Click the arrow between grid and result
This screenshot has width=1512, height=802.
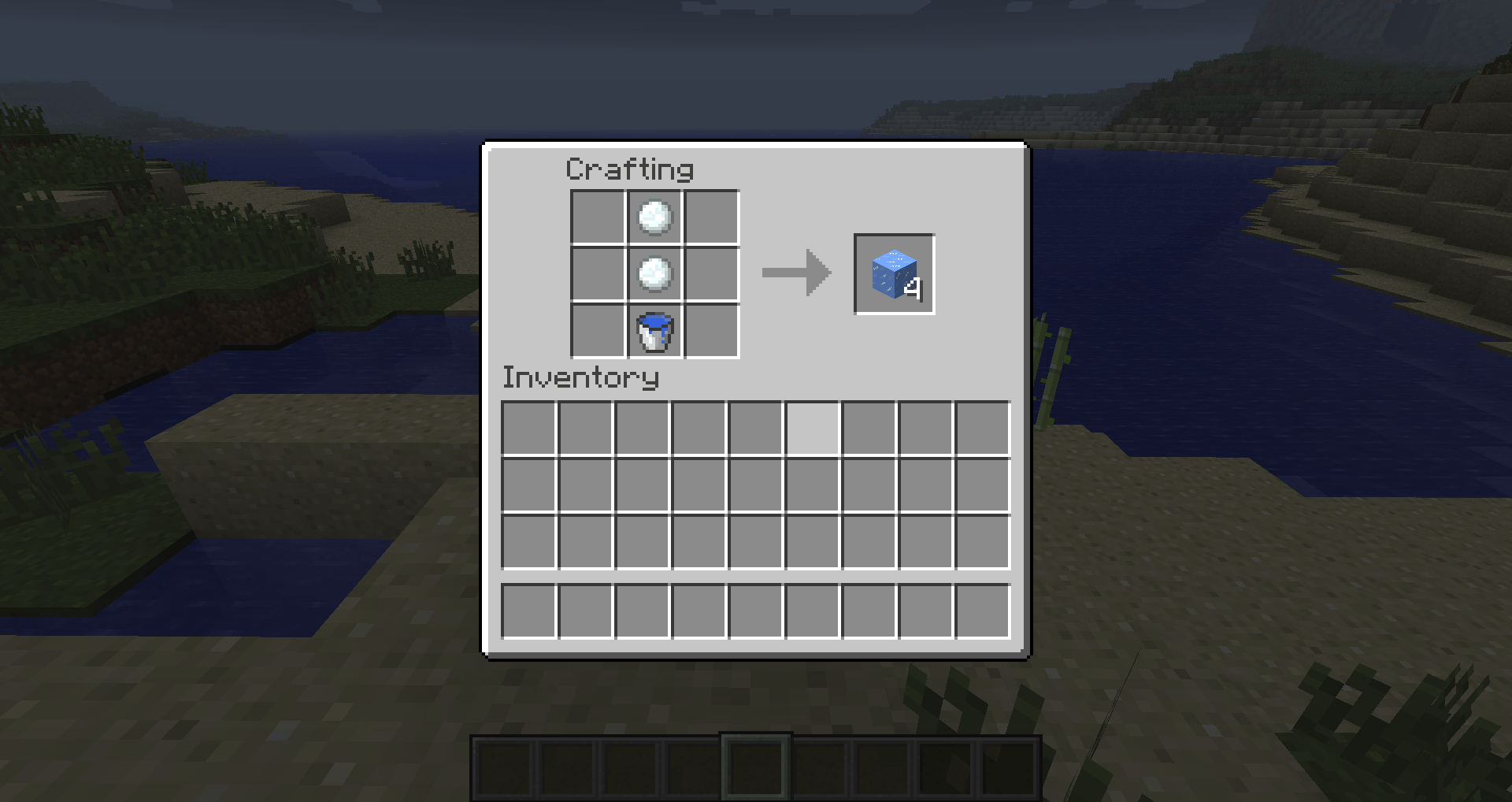tap(795, 273)
